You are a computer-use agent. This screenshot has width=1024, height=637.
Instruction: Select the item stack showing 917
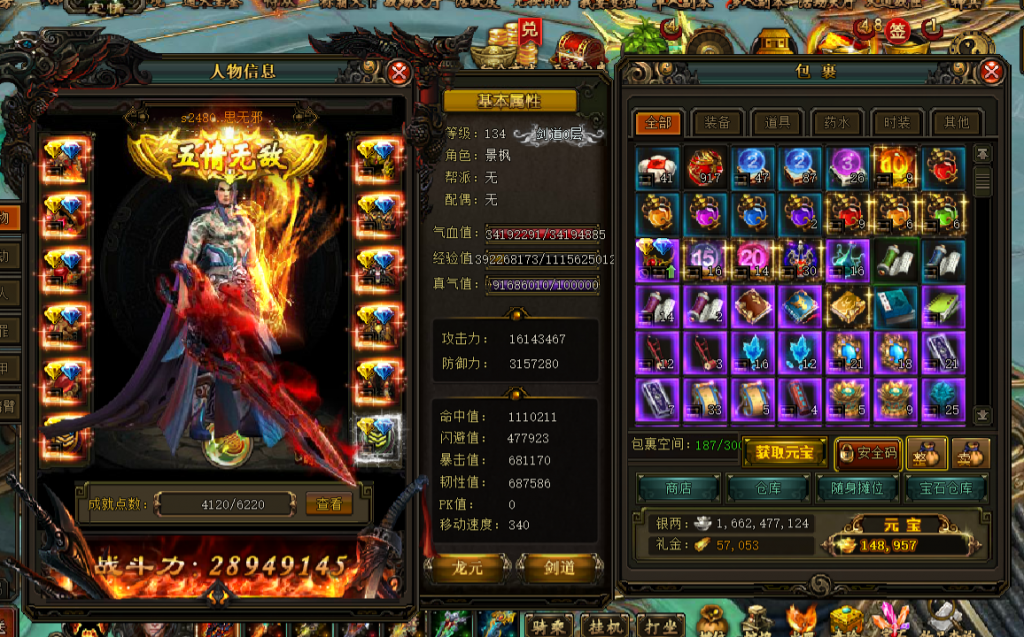707,167
